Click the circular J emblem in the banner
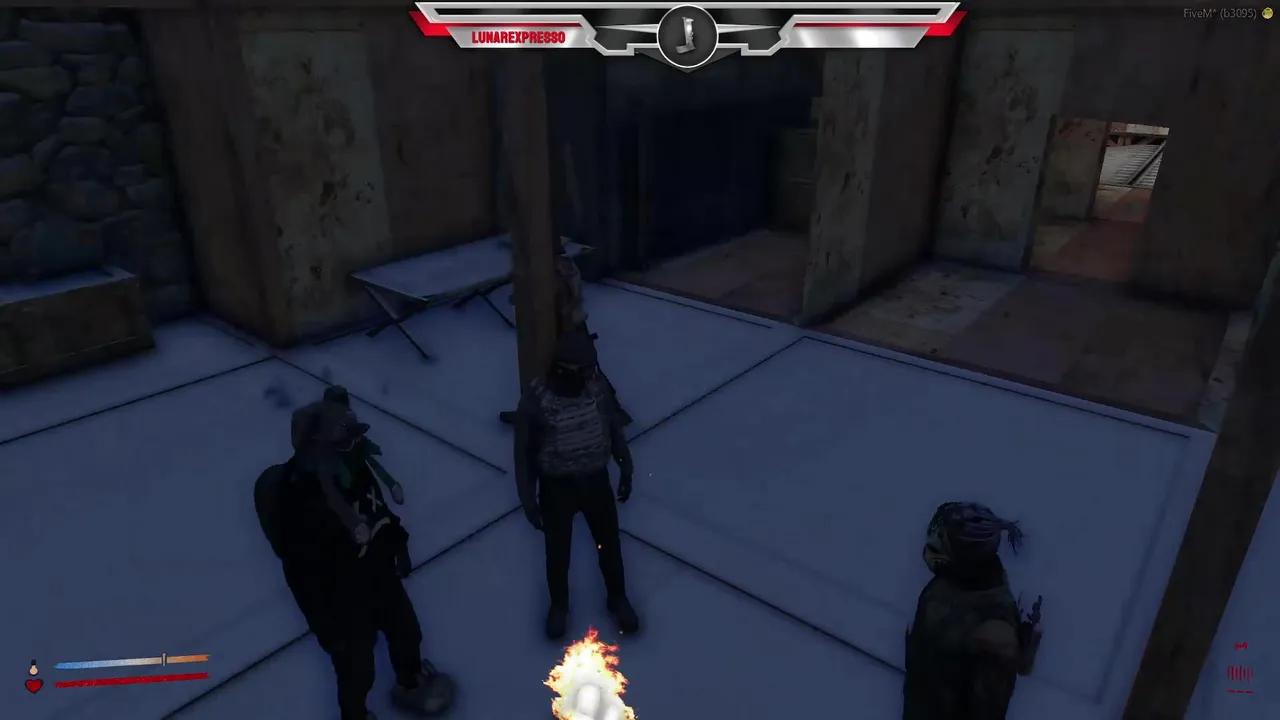 [x=687, y=37]
